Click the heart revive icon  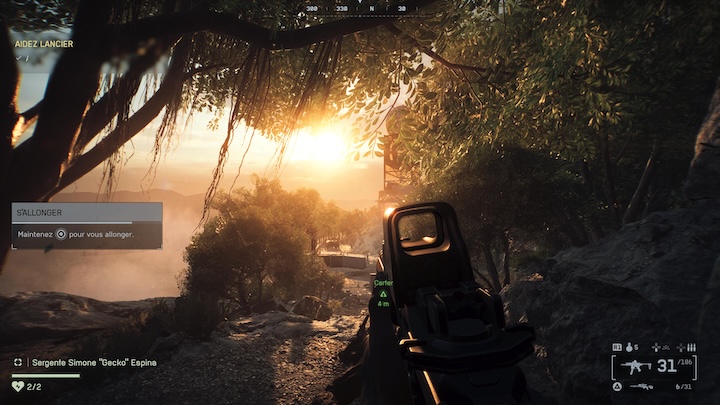[x=17, y=385]
